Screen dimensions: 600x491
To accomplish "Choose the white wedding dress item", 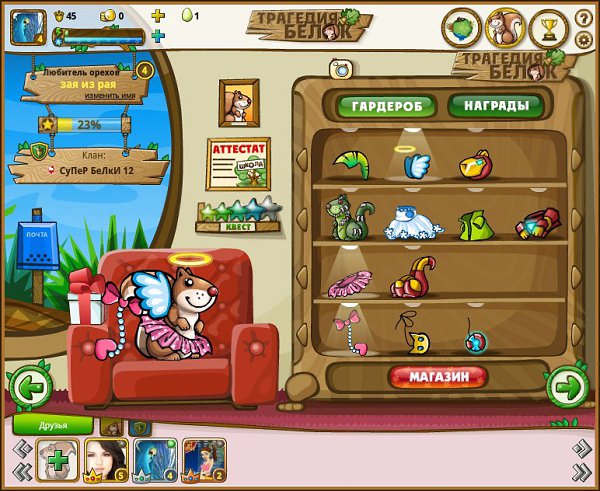I will (411, 221).
